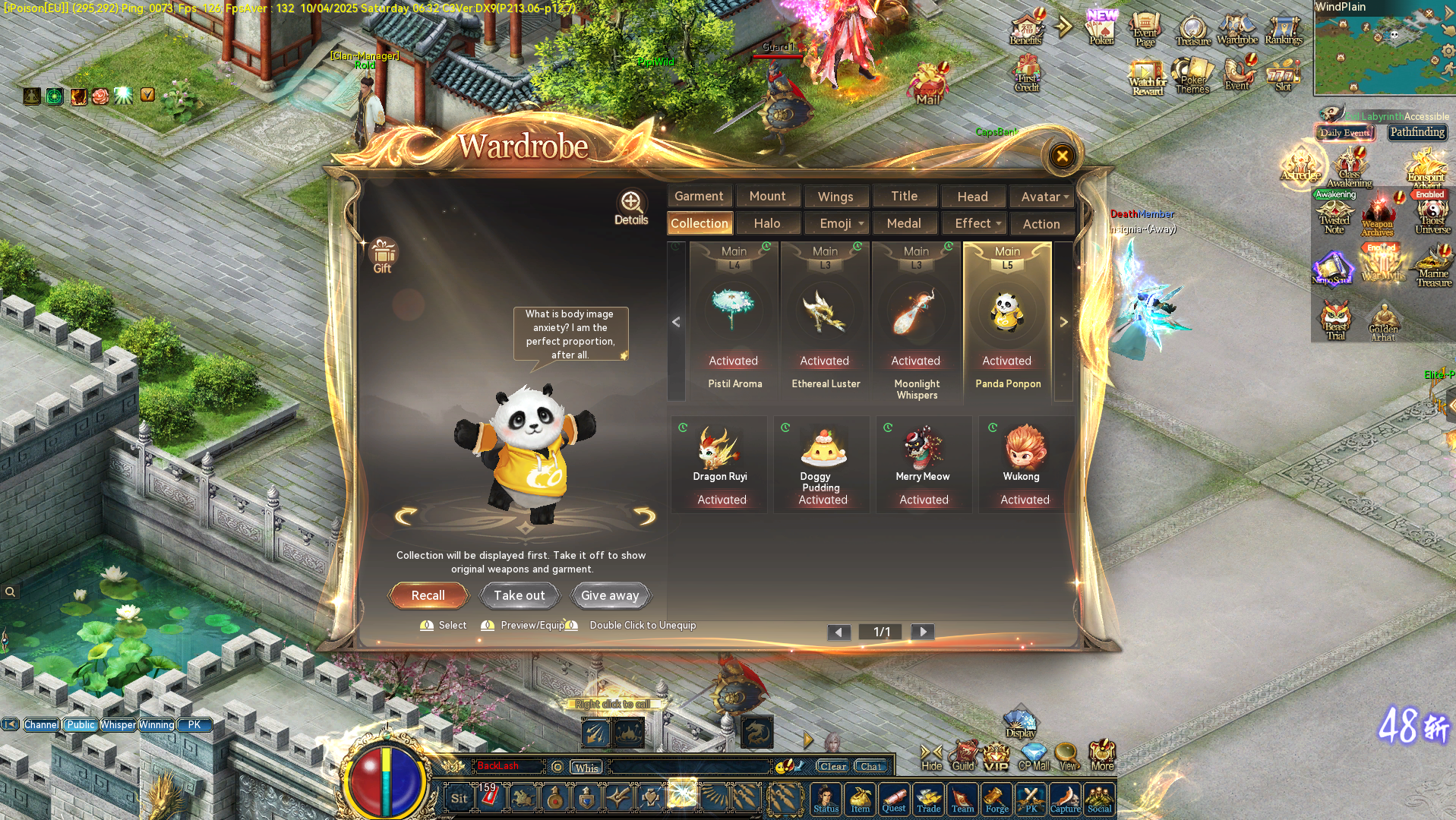Switch chat to Whisper channel
Screen dimensions: 1456x820
point(118,724)
